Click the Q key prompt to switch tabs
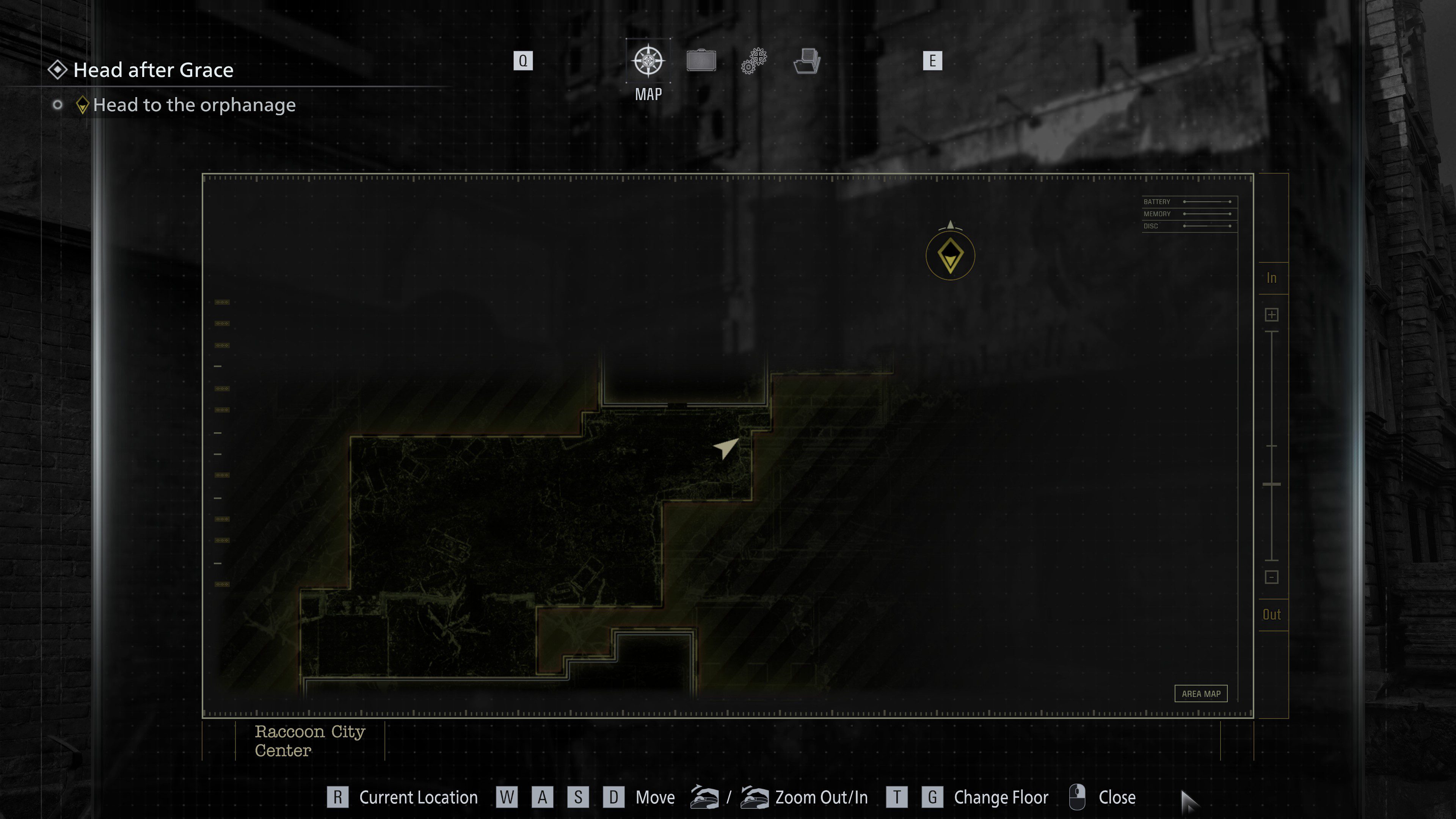 (x=523, y=61)
